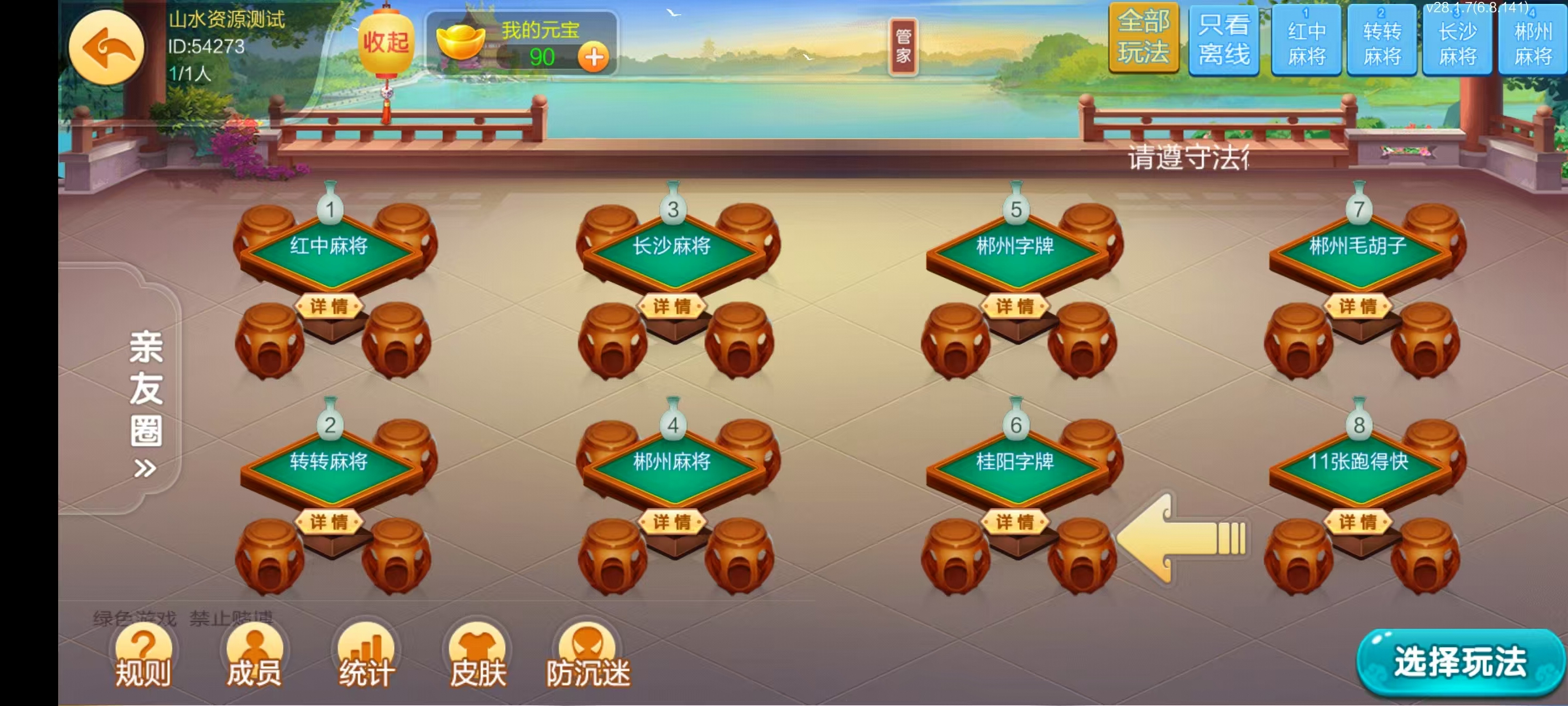Viewport: 1568px width, 706px height.
Task: Open the 成员 (Members) panel icon
Action: (253, 654)
